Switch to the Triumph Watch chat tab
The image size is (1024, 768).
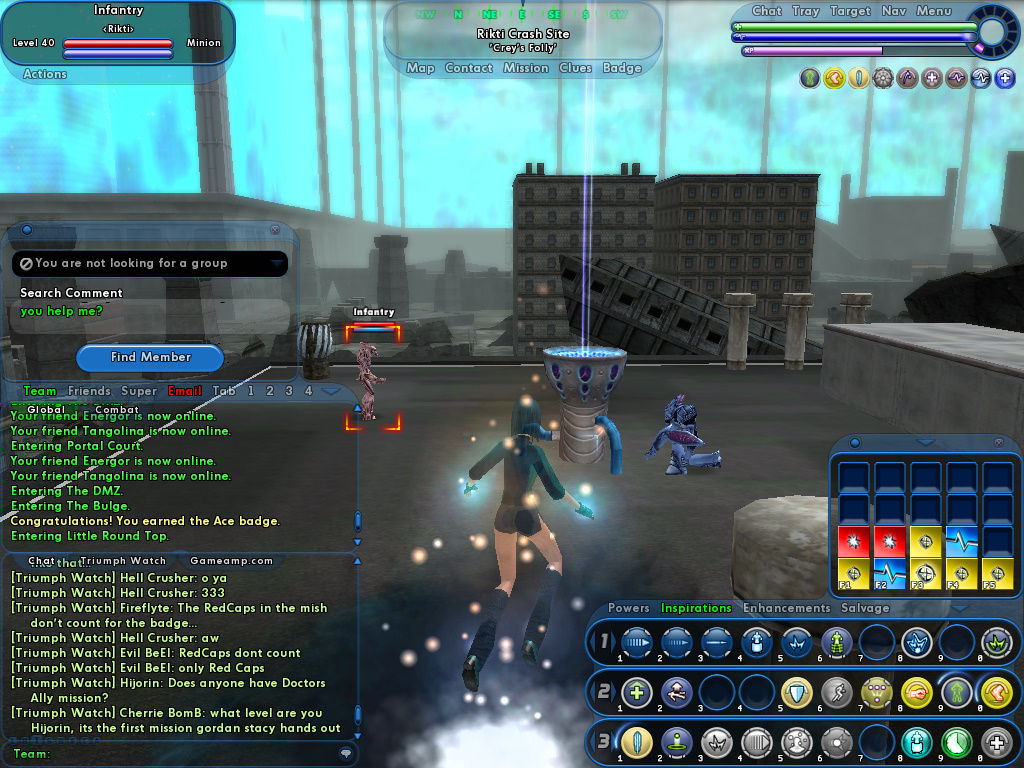point(123,561)
